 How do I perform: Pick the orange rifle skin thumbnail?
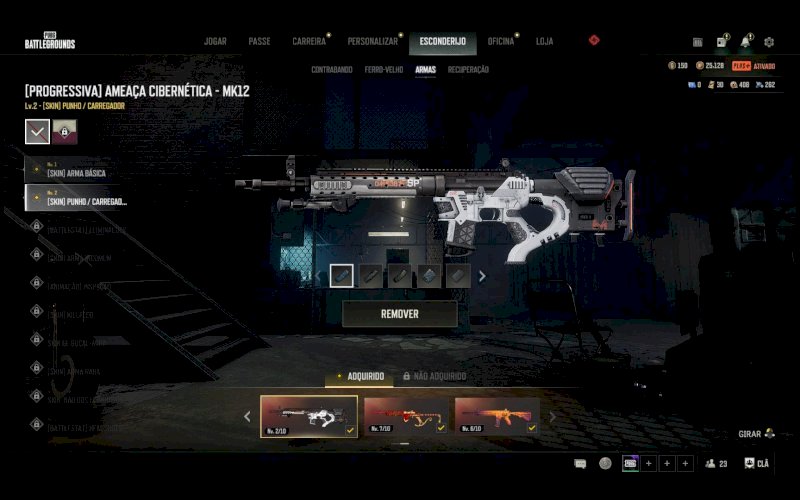click(x=496, y=415)
